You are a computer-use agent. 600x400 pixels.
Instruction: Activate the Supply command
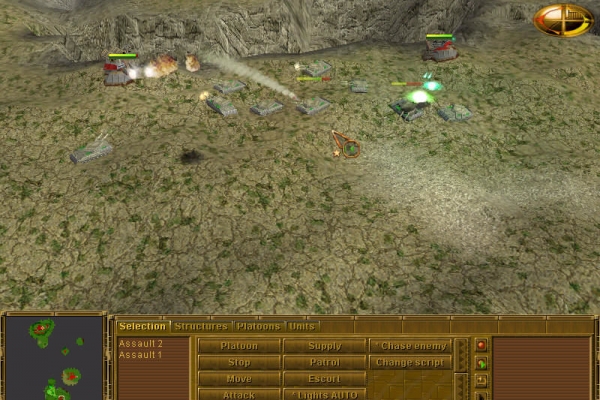pos(324,346)
